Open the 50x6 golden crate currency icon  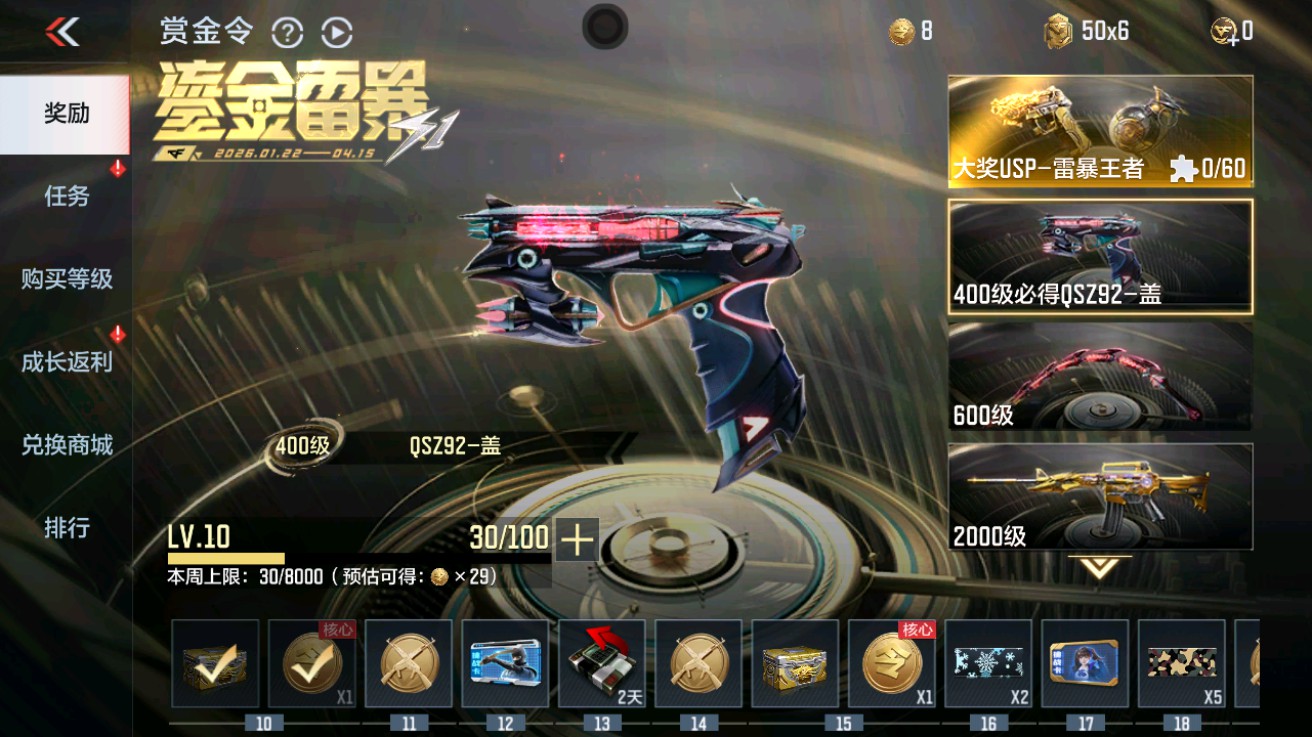[x=1057, y=31]
